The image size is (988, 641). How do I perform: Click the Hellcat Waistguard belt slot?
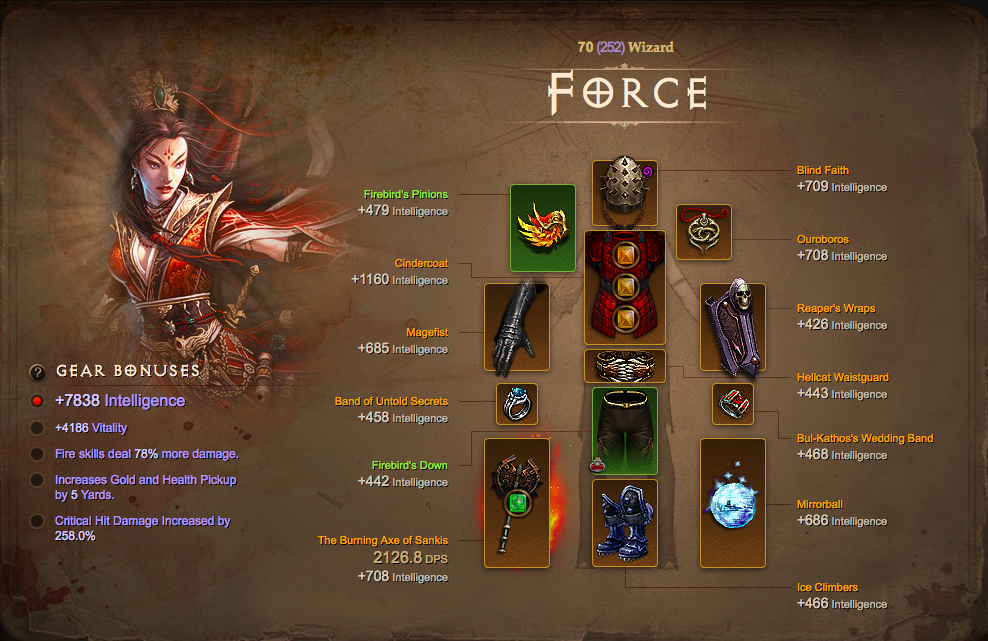(625, 366)
